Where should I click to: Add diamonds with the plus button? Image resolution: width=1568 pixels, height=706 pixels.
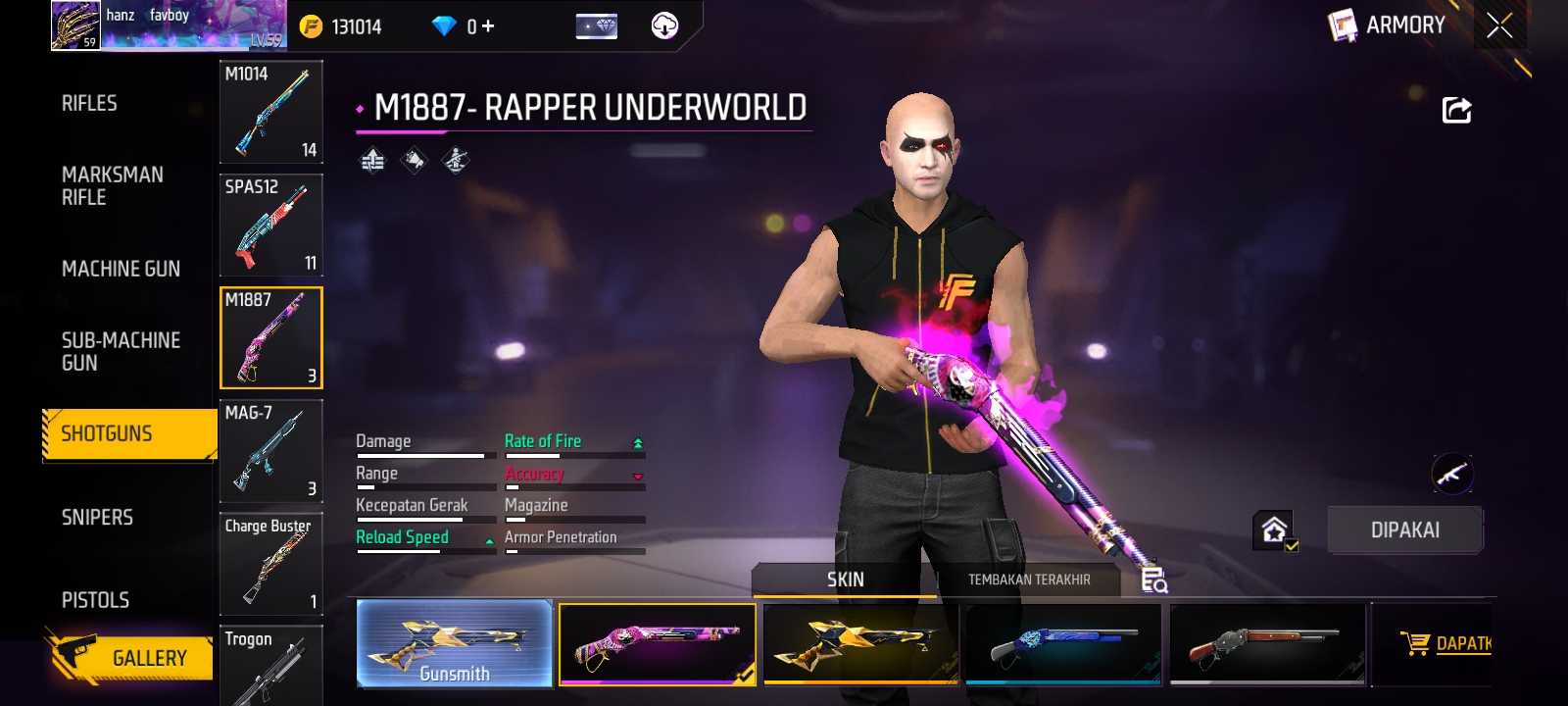[487, 26]
